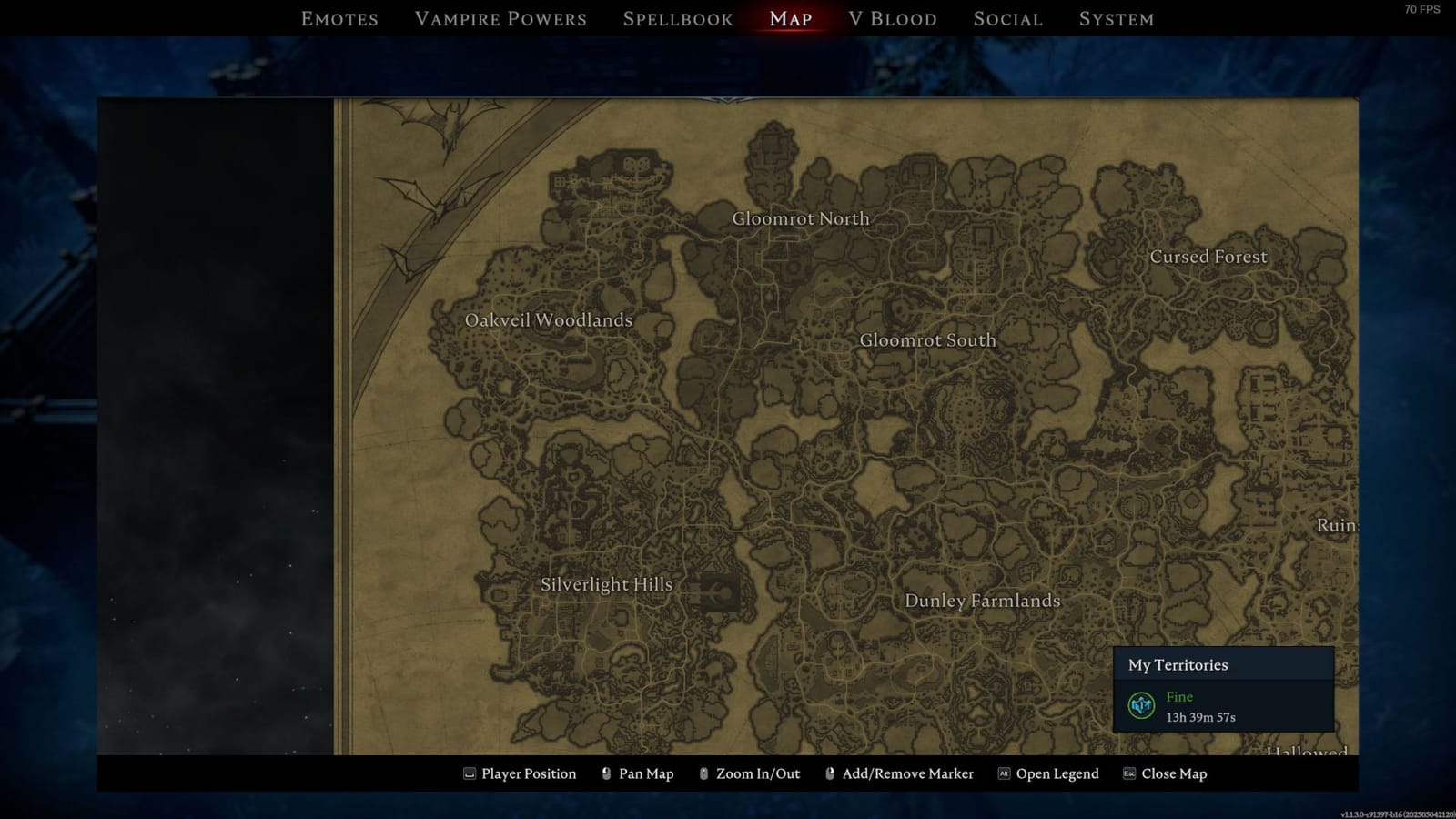Click the Add/Remove Marker mouse icon
This screenshot has width=1456, height=819.
click(x=830, y=773)
